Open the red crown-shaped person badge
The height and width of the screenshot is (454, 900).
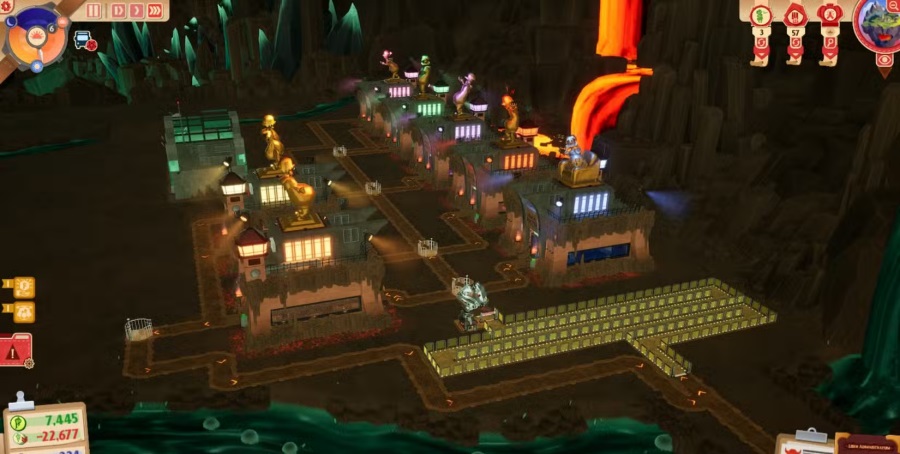[828, 14]
